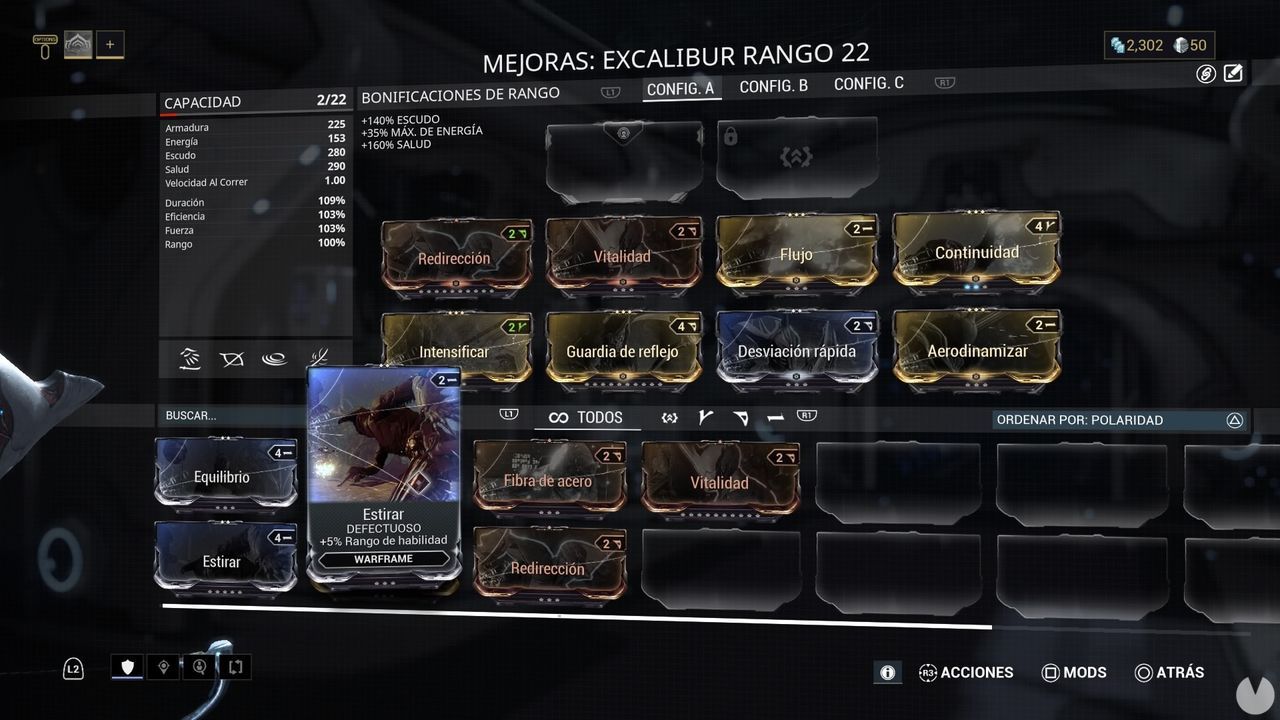Open the ACCIONES menu button
This screenshot has height=720, width=1280.
[x=966, y=673]
